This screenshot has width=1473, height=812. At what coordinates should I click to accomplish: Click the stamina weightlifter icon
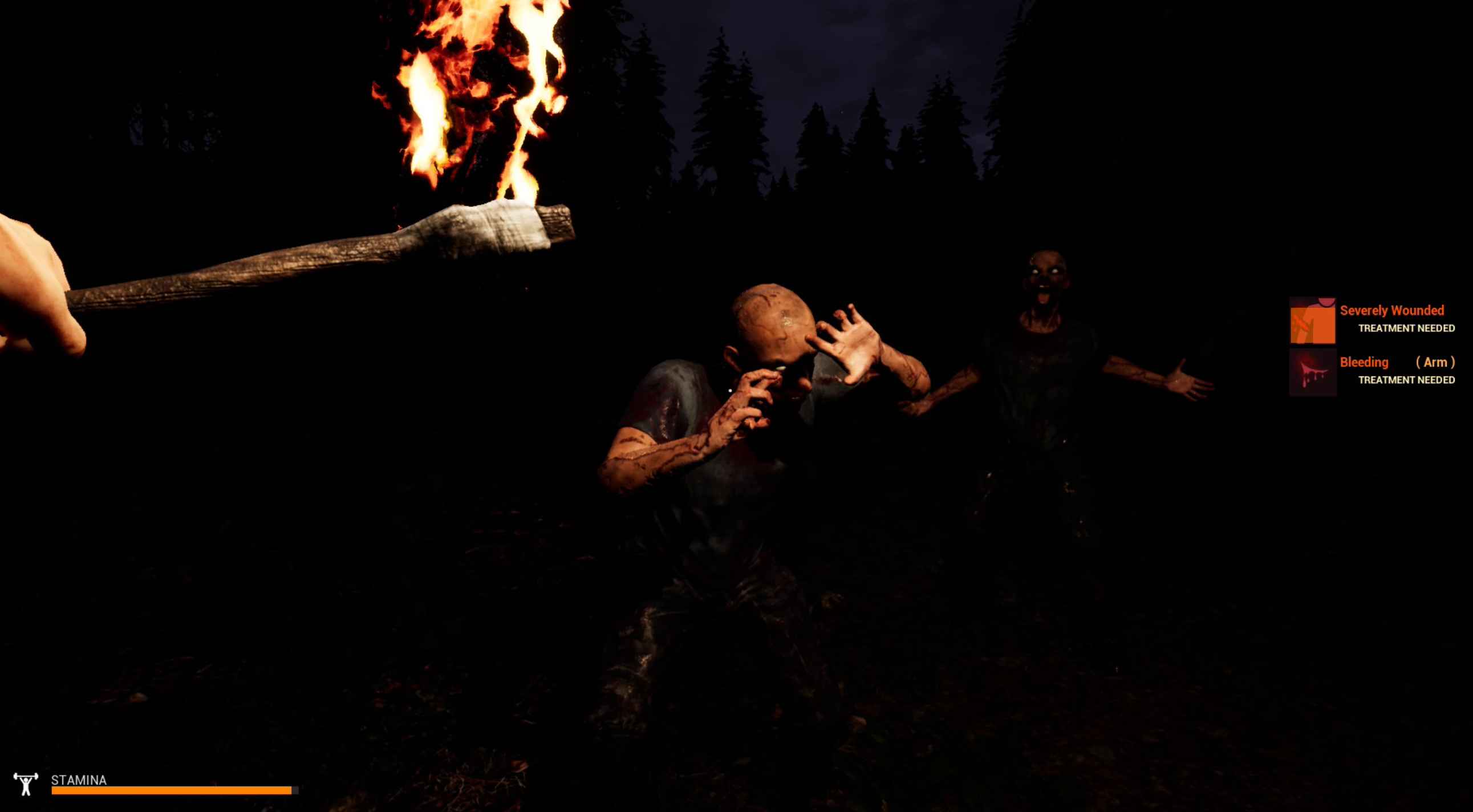pos(26,784)
